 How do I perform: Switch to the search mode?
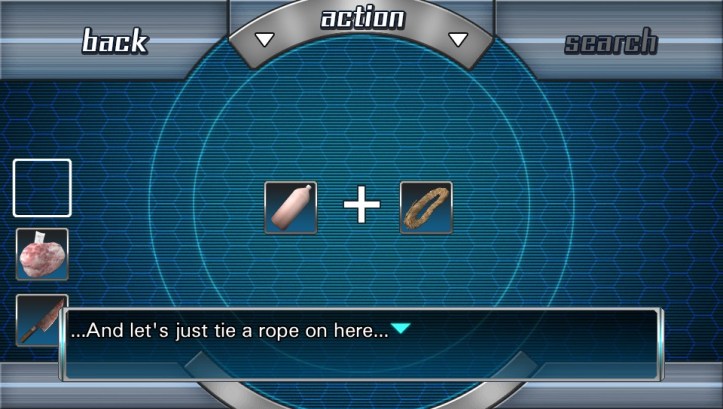click(610, 42)
